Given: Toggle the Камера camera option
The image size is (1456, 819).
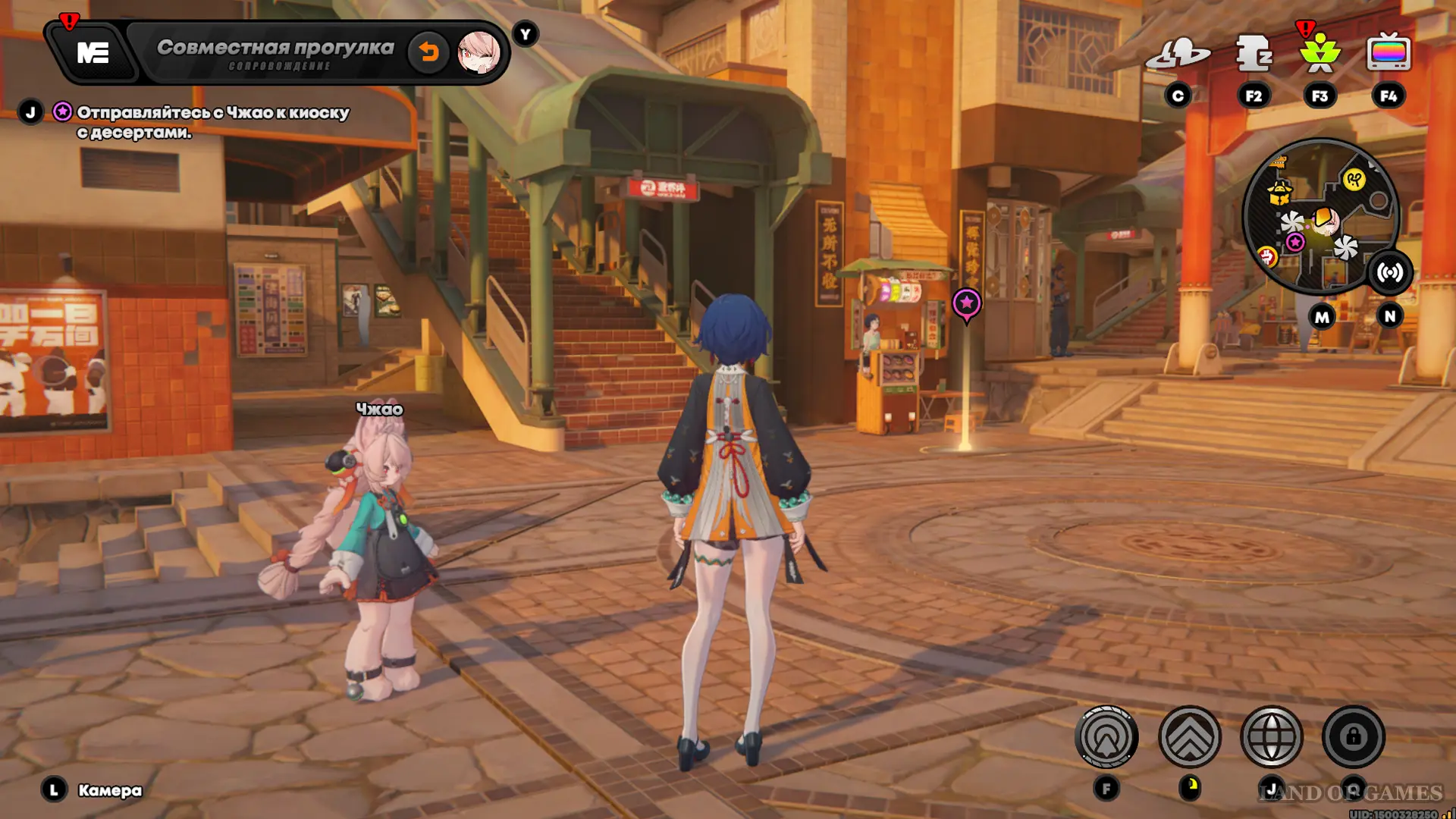Looking at the screenshot, I should 109,790.
